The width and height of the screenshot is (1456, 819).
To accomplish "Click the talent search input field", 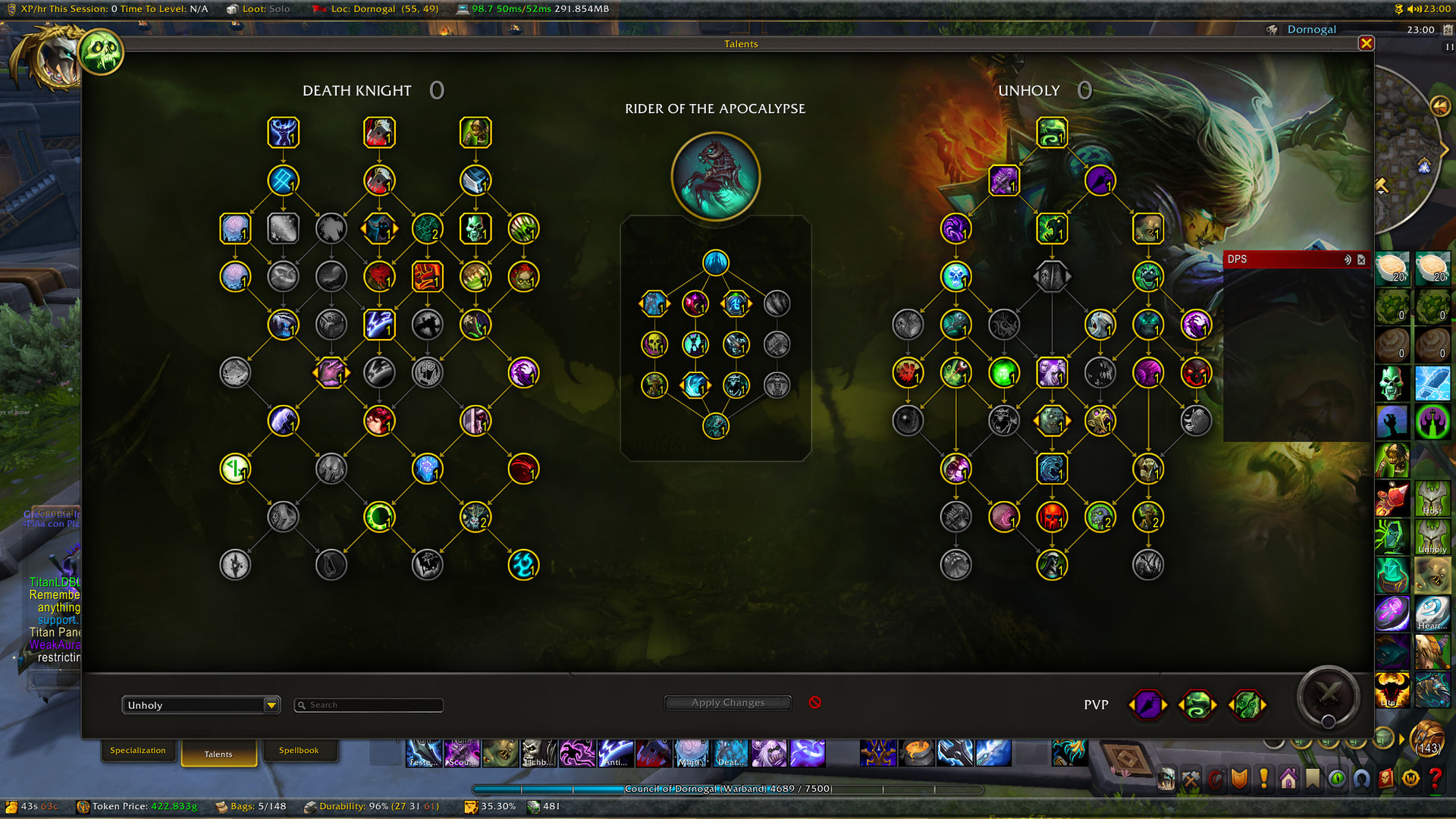I will point(368,704).
